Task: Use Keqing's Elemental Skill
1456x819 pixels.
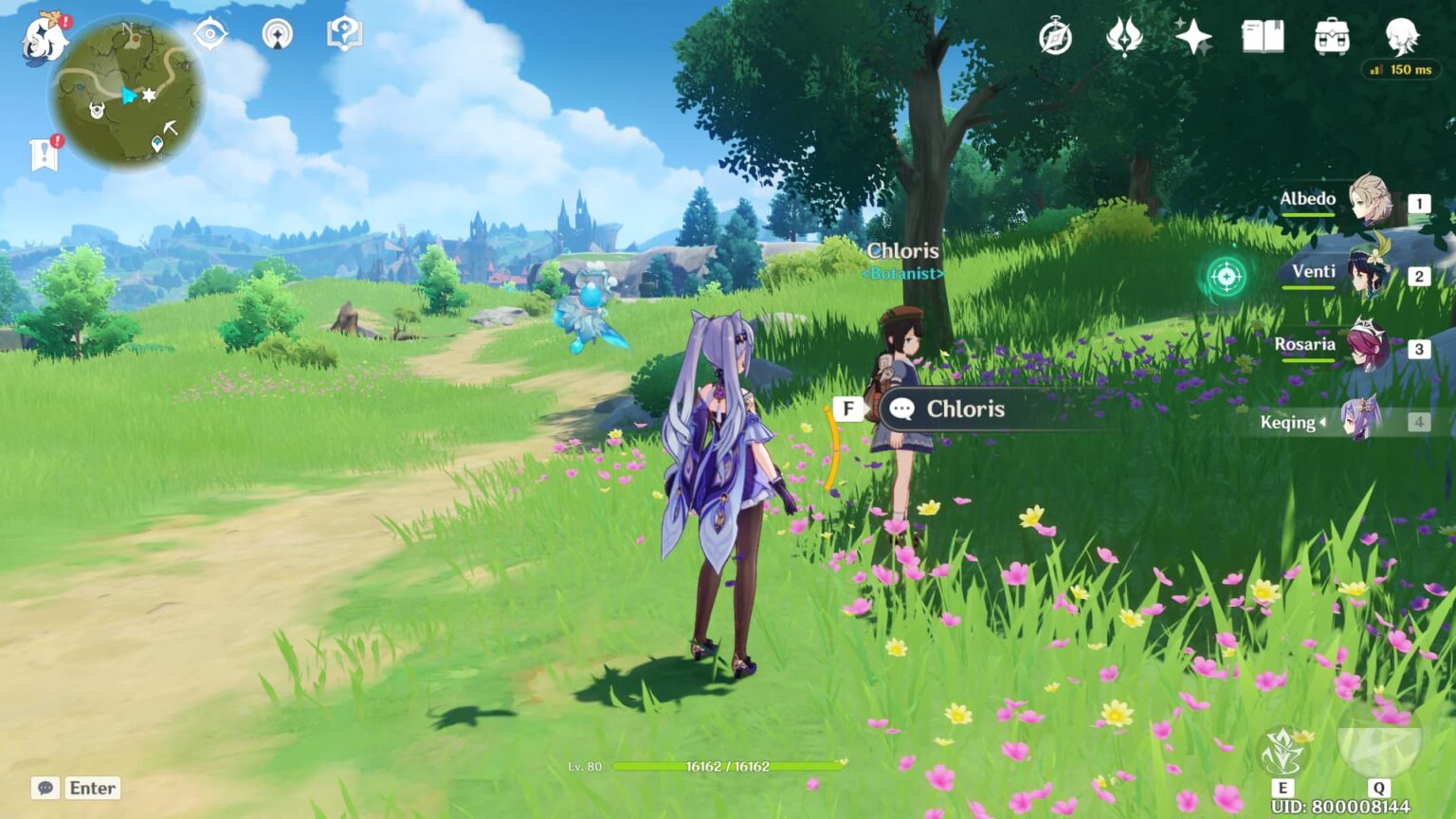Action: point(1283,753)
